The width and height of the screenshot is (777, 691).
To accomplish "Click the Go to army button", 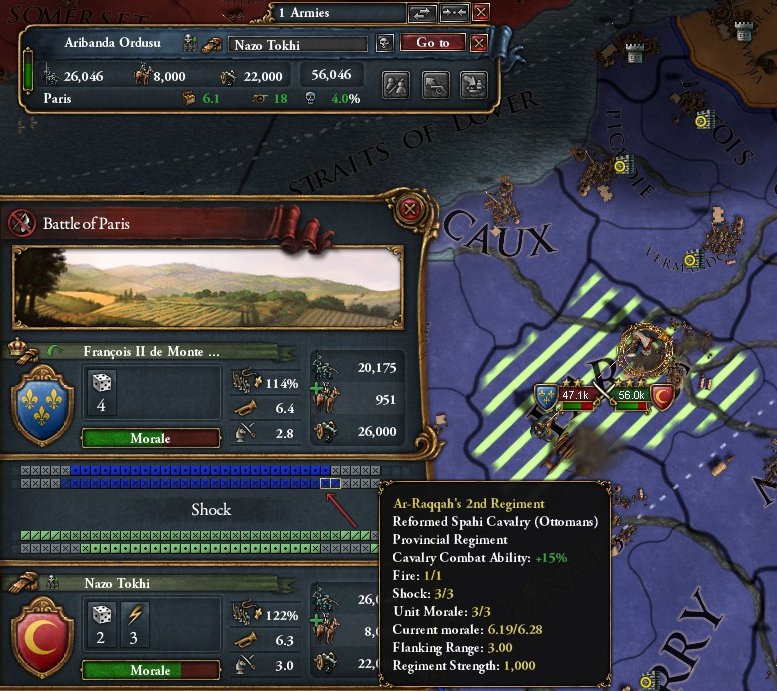I will 433,43.
